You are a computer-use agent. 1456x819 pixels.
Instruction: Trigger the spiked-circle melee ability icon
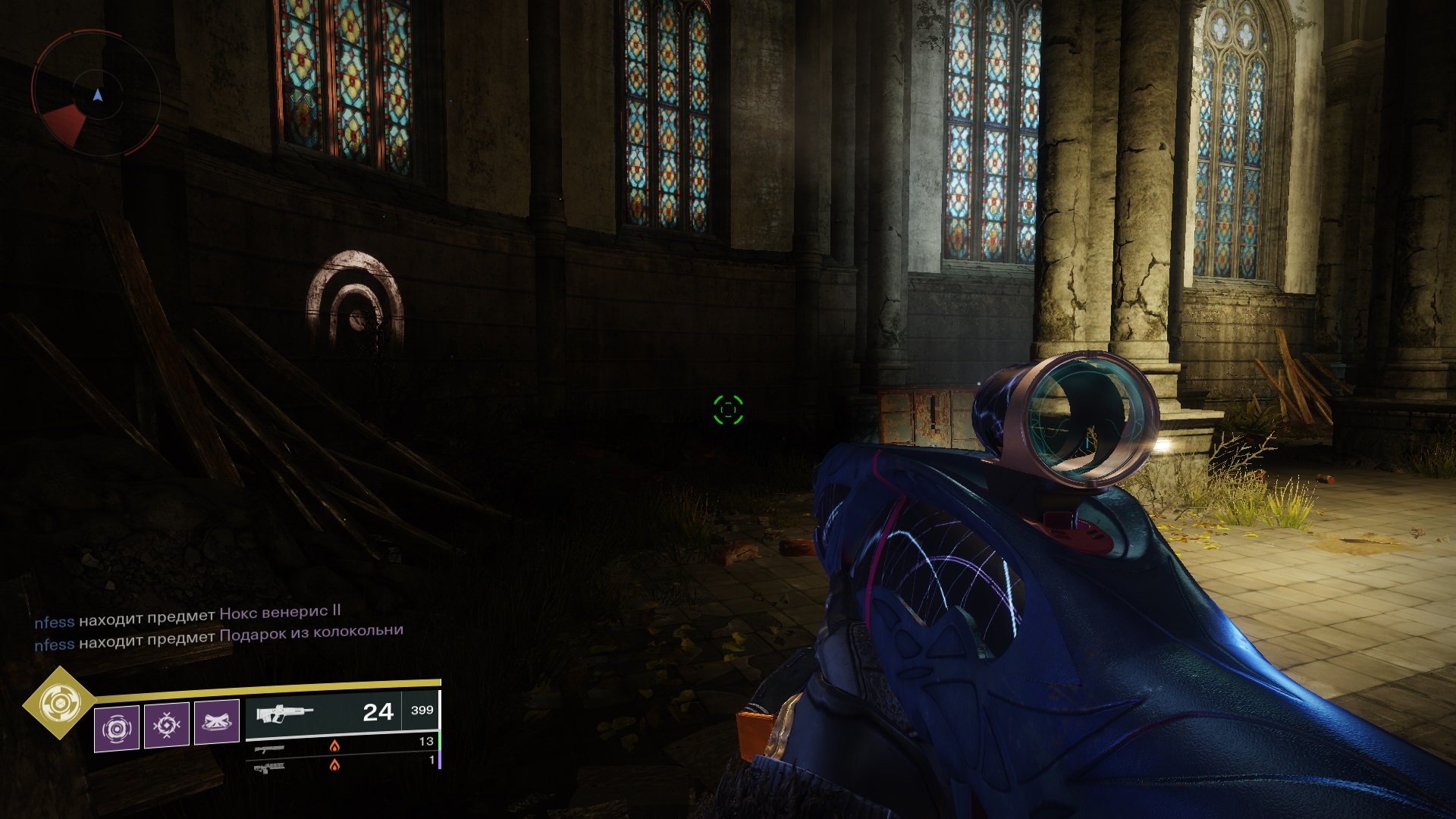[x=166, y=726]
